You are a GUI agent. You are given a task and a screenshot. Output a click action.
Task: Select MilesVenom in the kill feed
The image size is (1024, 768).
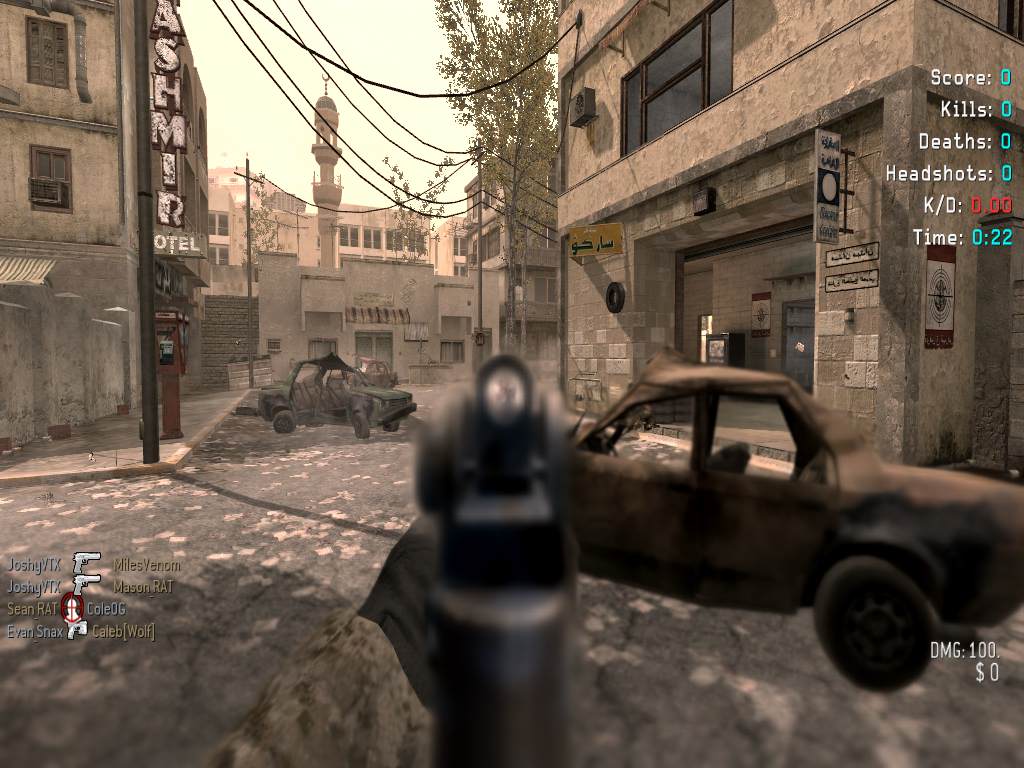pos(146,566)
